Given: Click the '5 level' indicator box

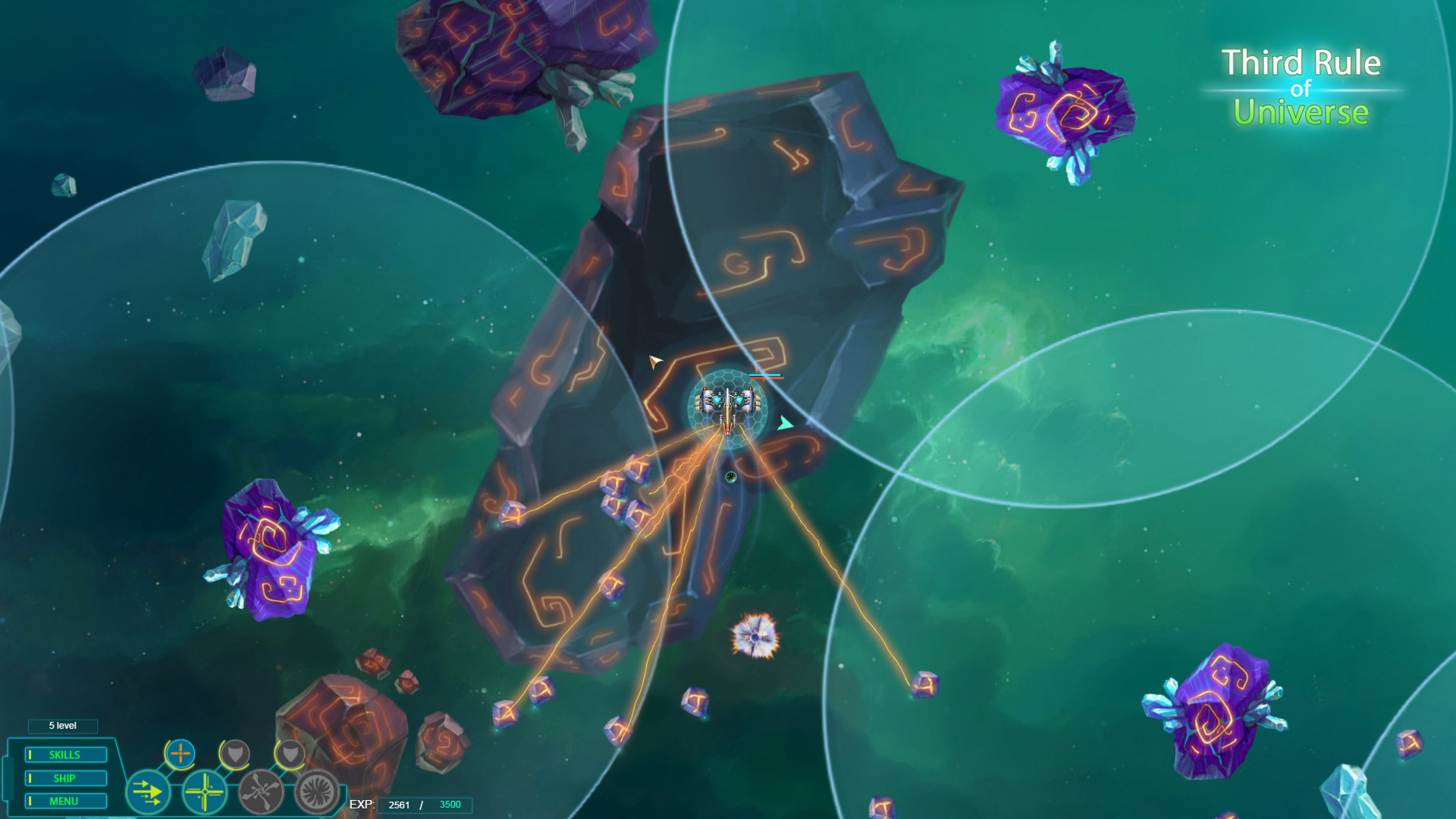Looking at the screenshot, I should (x=63, y=726).
